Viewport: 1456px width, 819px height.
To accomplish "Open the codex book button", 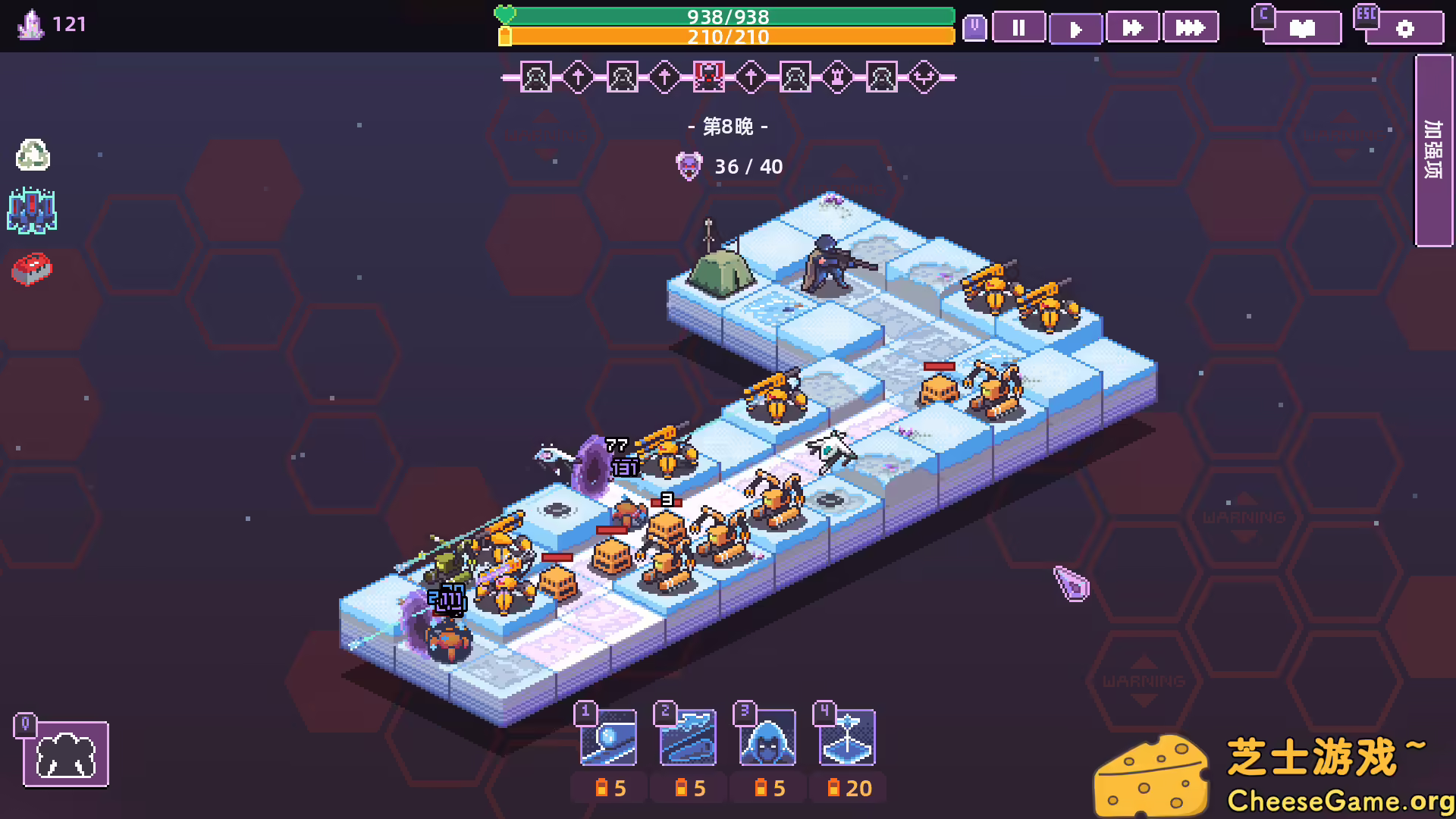I will point(1301,29).
